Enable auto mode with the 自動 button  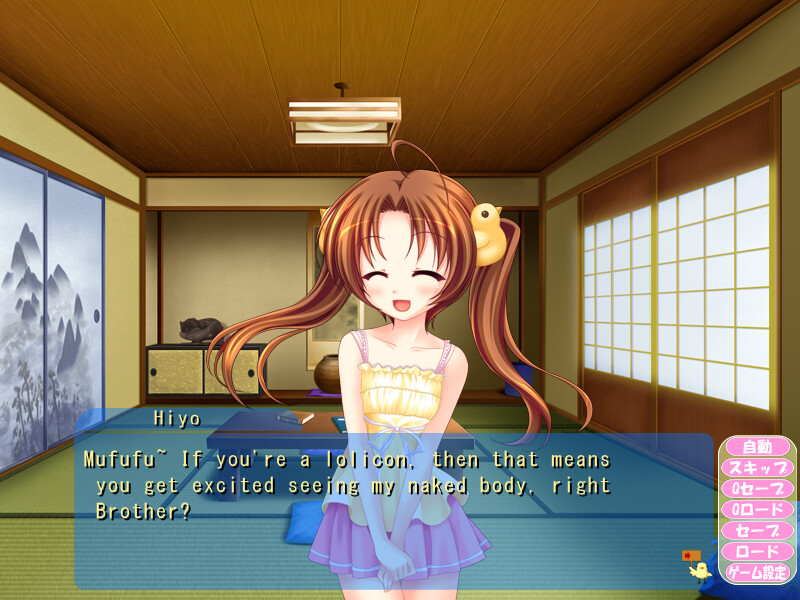click(757, 446)
